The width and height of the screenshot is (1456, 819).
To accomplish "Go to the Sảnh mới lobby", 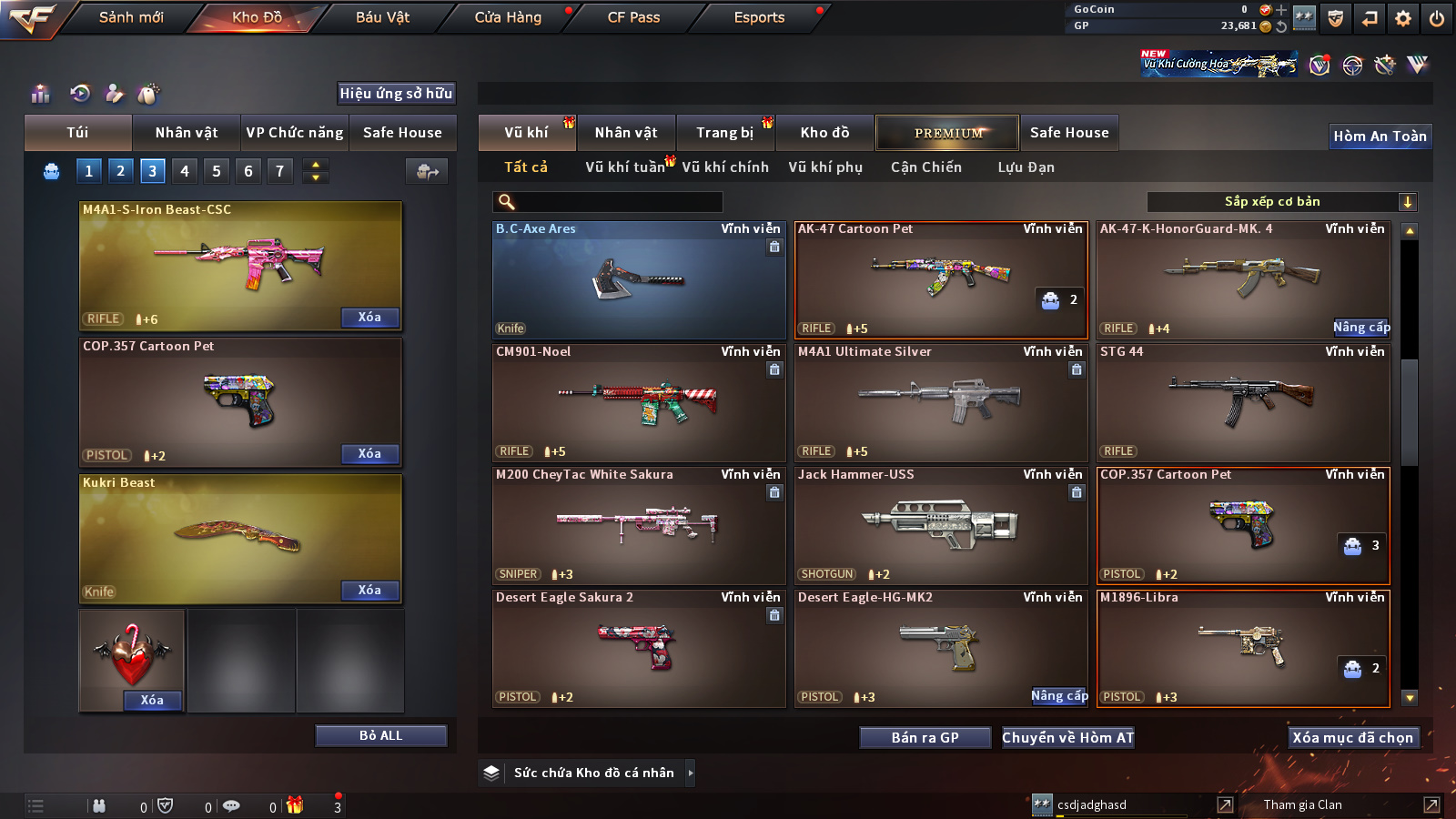I will click(131, 17).
